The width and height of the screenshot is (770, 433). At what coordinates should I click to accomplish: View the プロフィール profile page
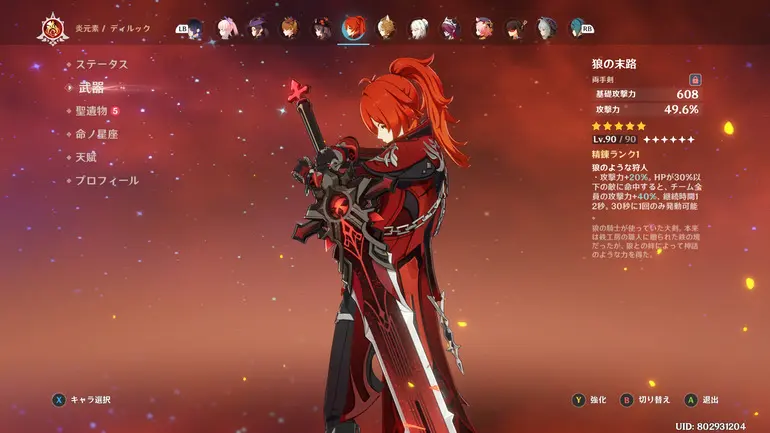point(107,181)
